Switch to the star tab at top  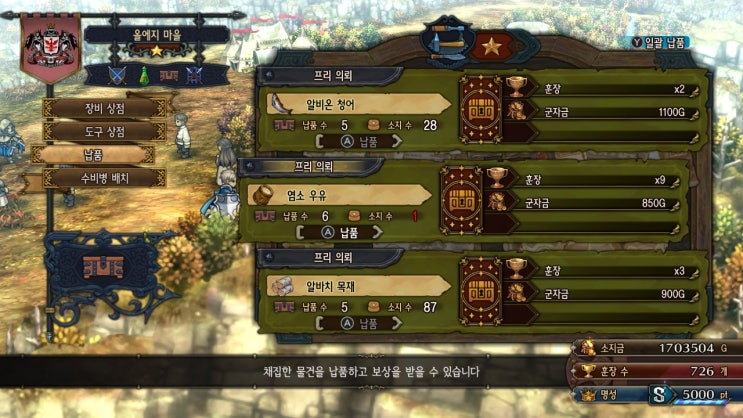(491, 46)
